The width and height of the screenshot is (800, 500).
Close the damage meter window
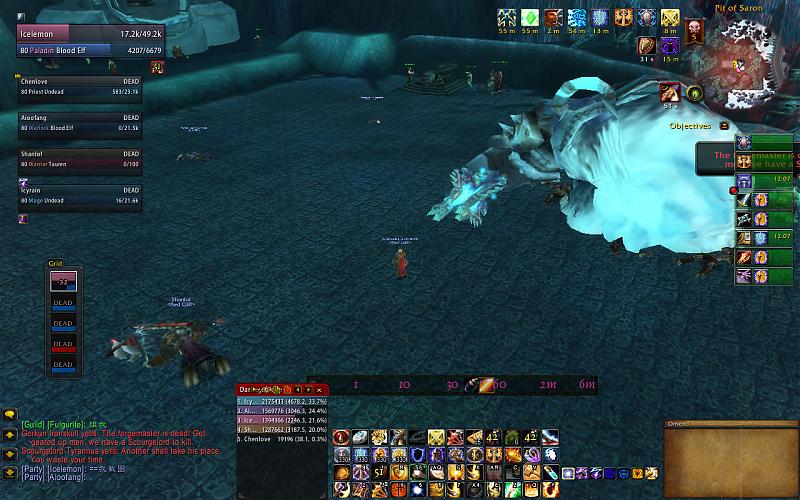coord(319,388)
